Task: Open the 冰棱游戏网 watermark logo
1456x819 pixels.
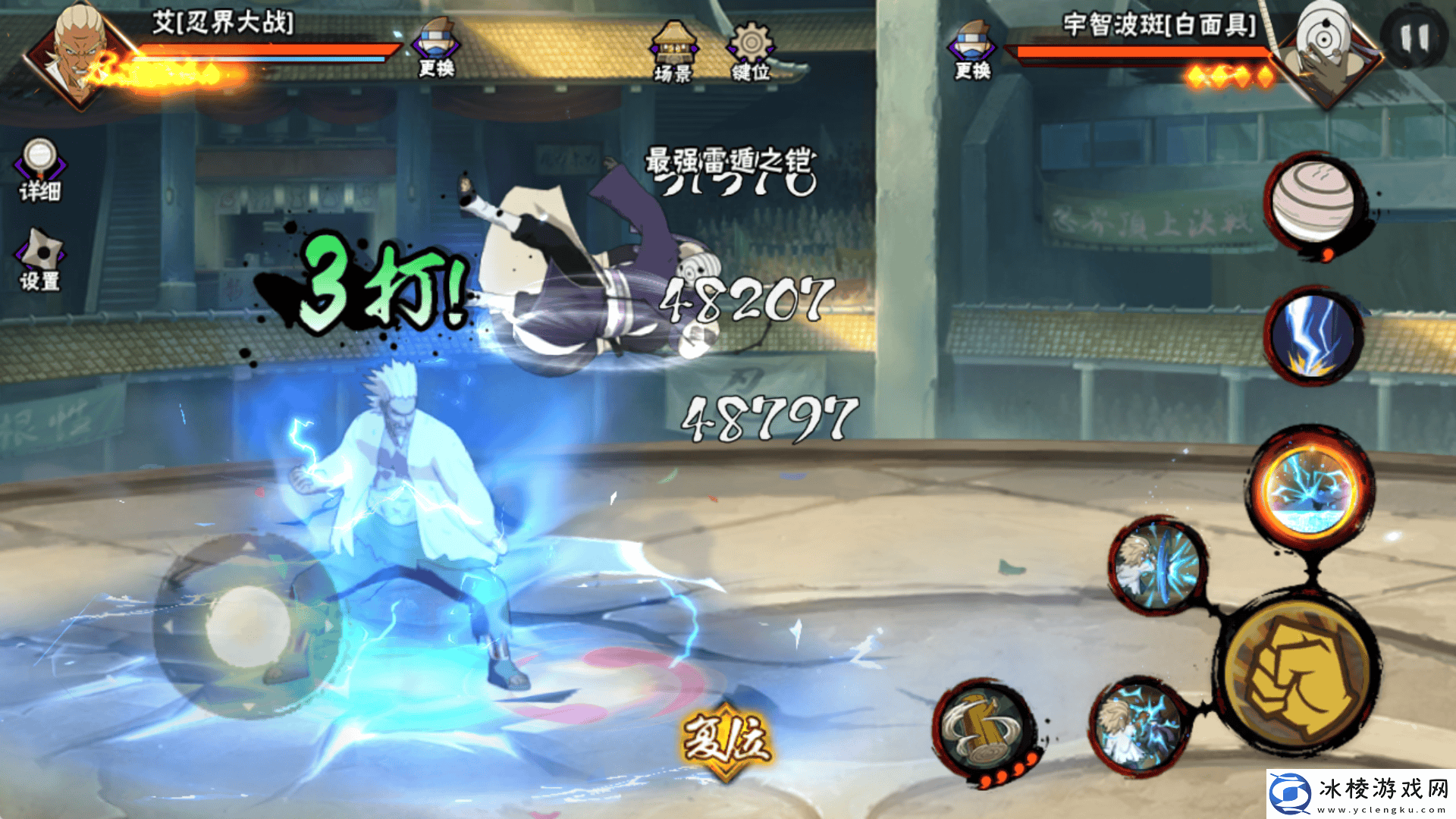Action: pyautogui.click(x=1360, y=793)
